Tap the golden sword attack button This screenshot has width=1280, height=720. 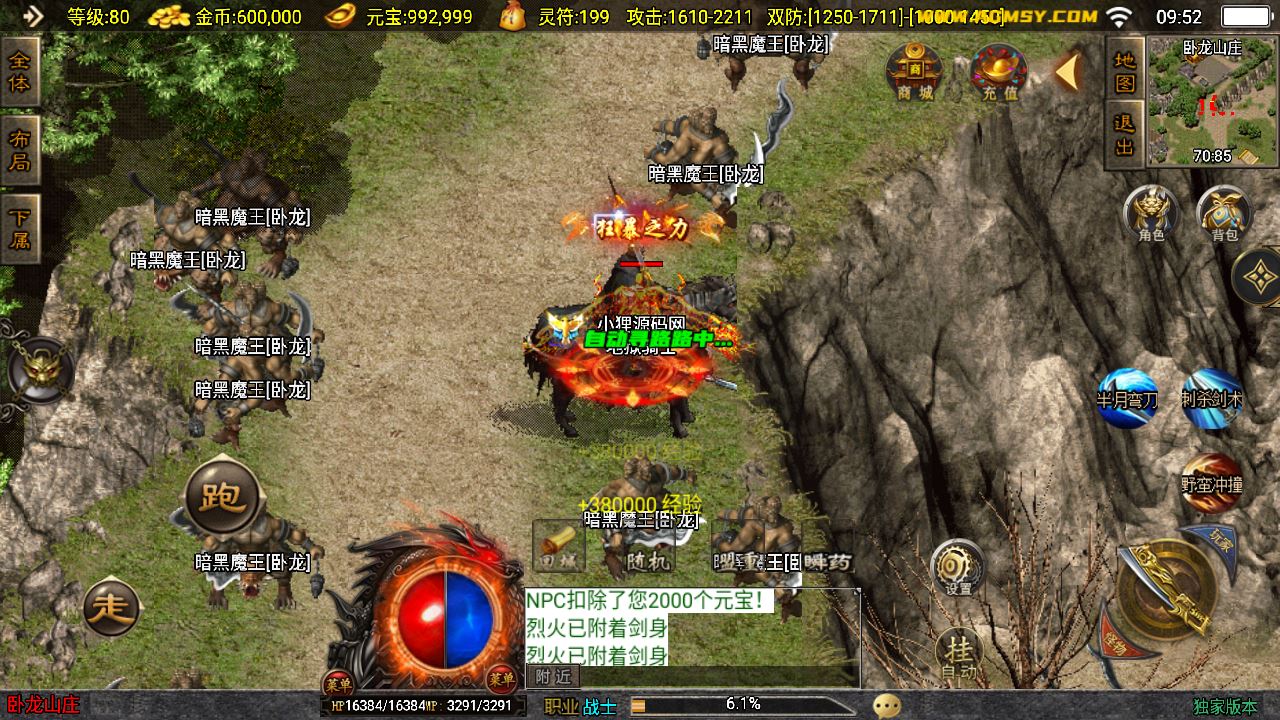click(x=1166, y=590)
